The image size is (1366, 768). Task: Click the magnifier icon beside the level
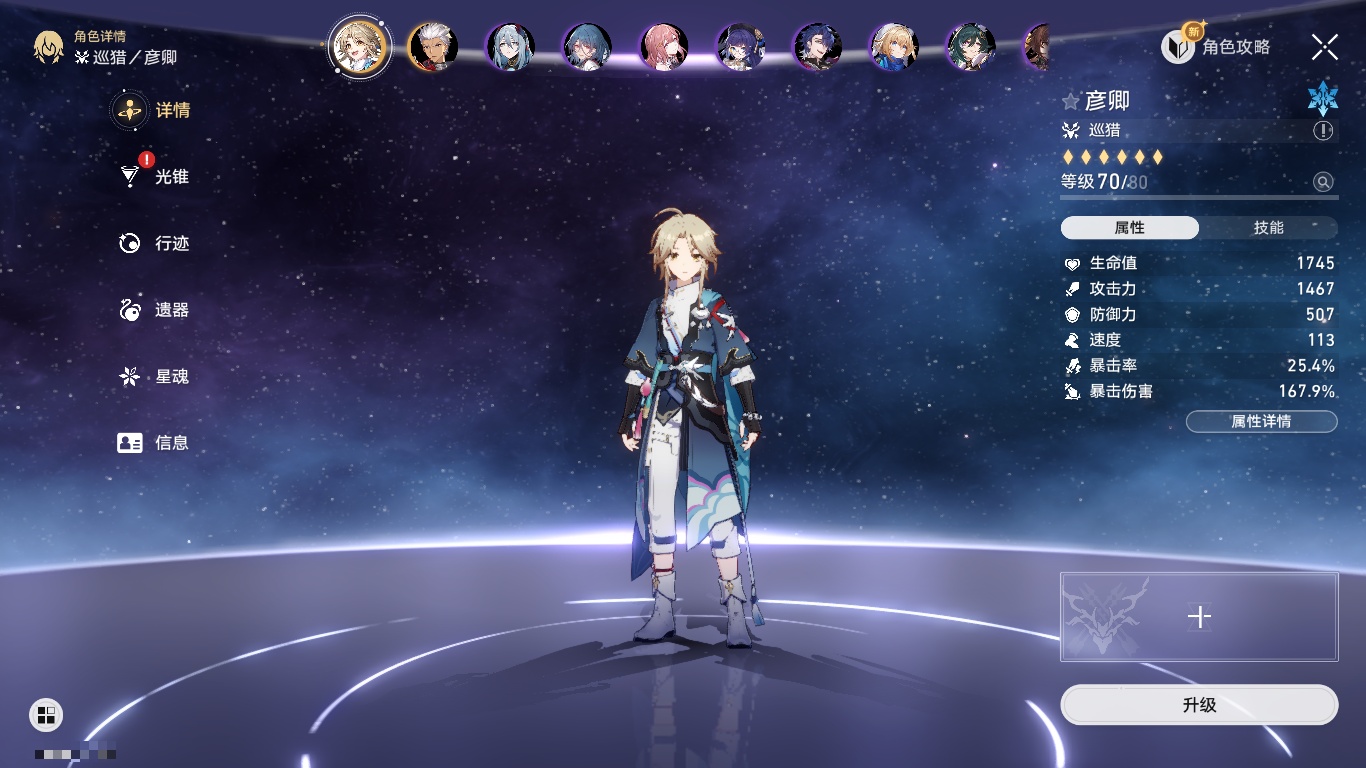pos(1323,182)
